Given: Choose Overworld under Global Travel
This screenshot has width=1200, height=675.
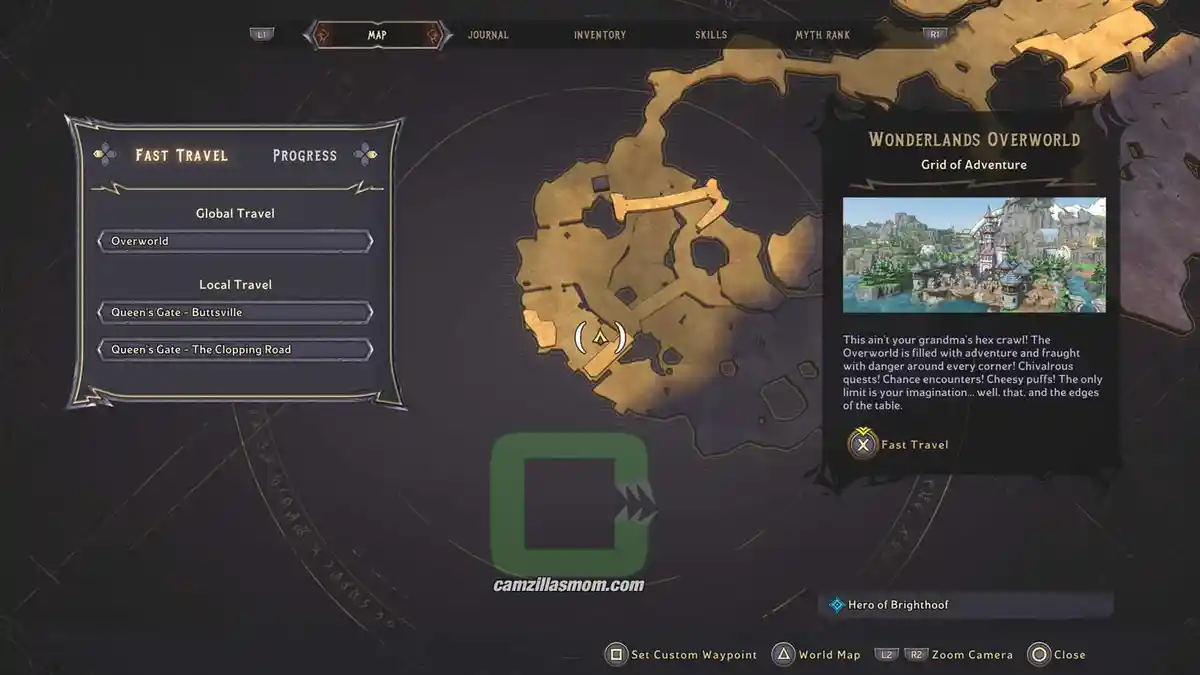Looking at the screenshot, I should [235, 241].
